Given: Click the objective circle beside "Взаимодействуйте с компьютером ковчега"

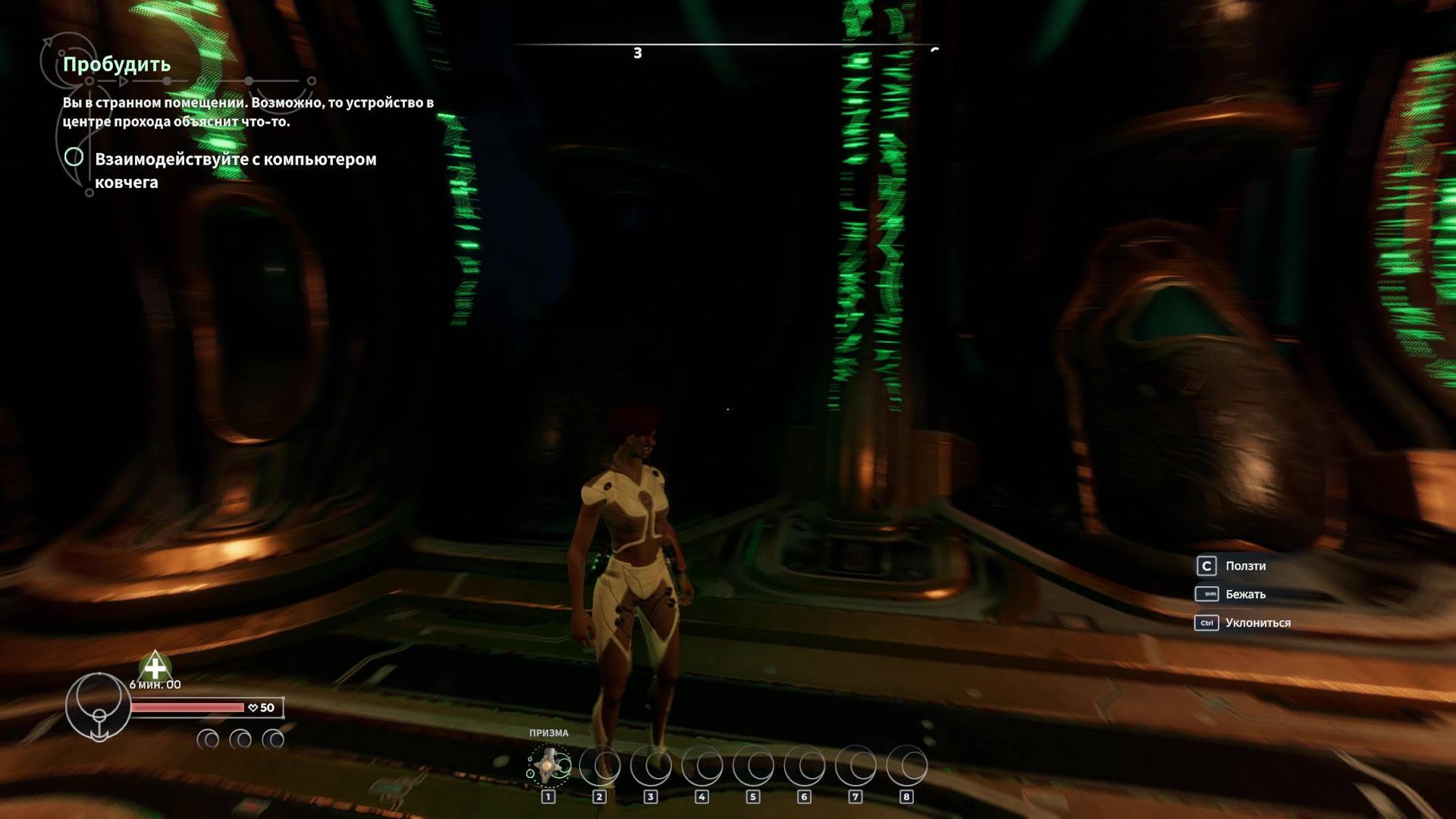Looking at the screenshot, I should click(74, 157).
